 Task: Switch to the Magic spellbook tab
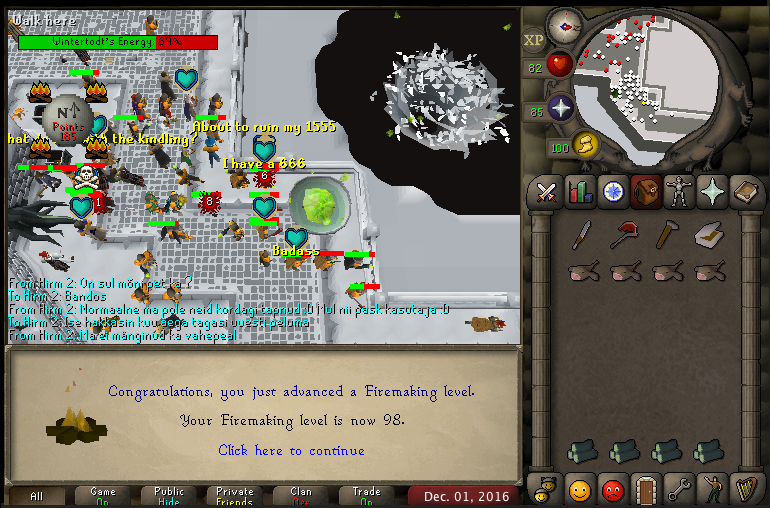pos(744,190)
